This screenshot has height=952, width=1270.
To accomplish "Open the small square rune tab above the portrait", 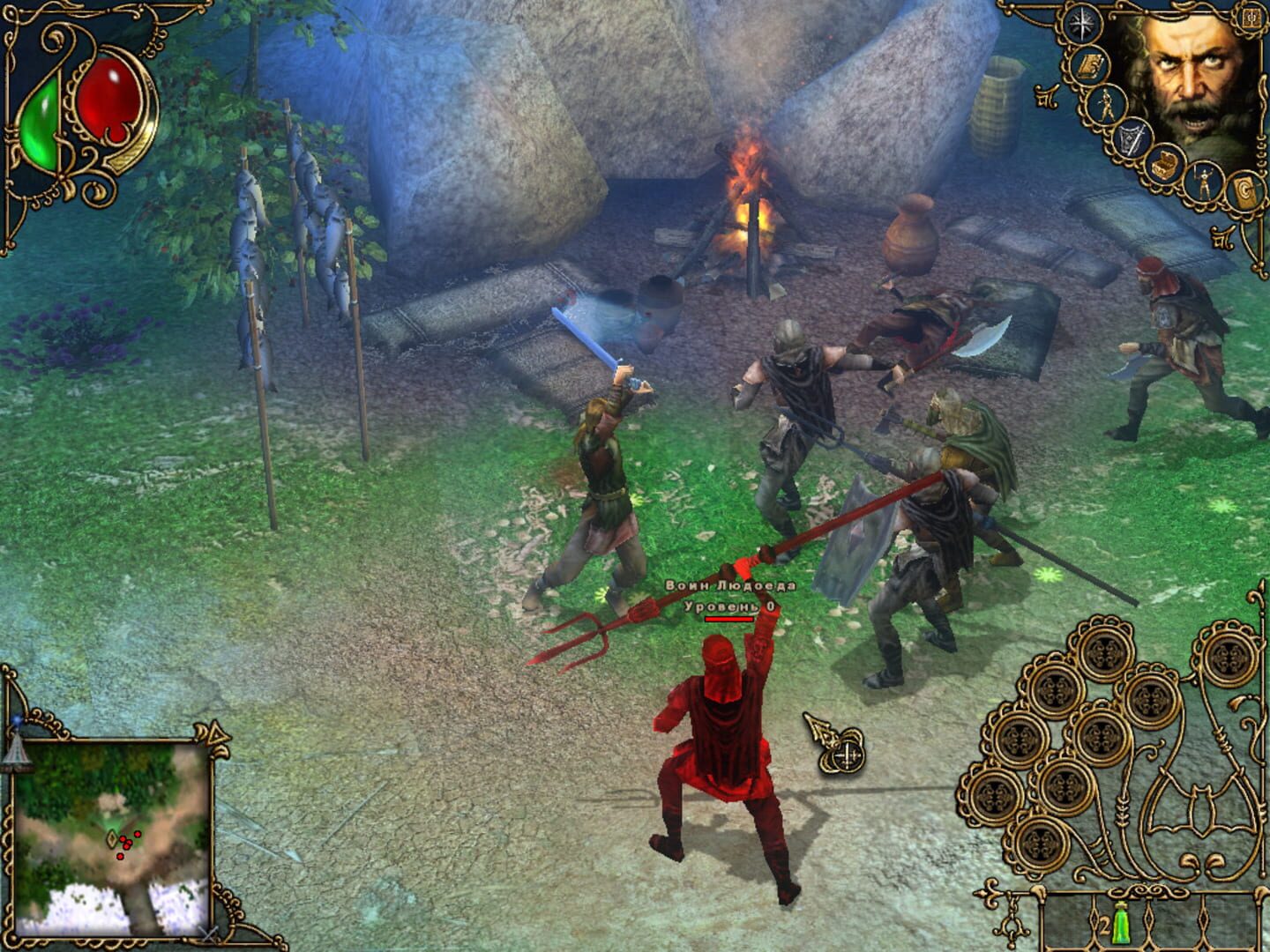I will coord(1250,19).
